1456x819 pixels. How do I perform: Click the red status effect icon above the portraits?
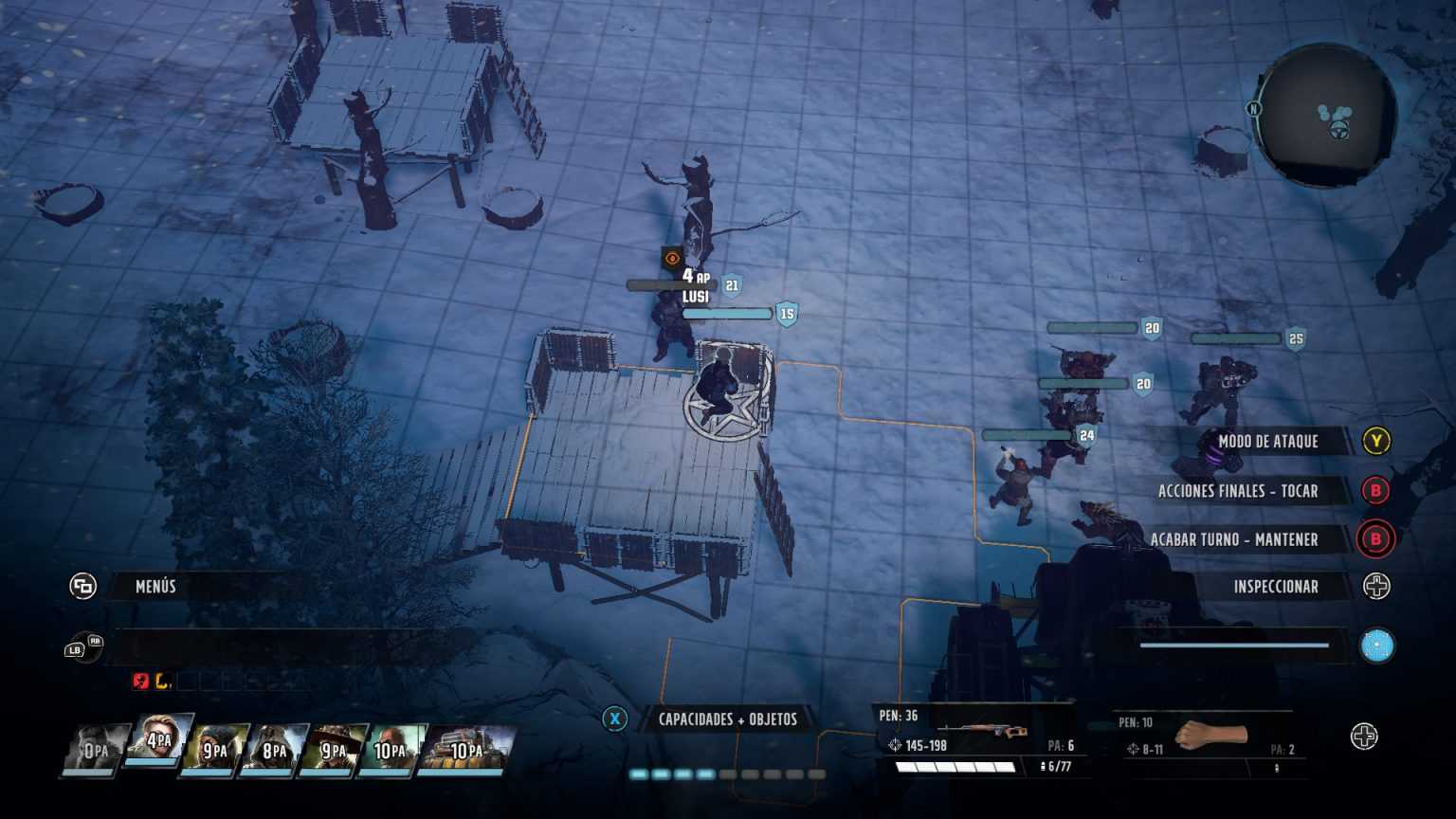tap(139, 681)
